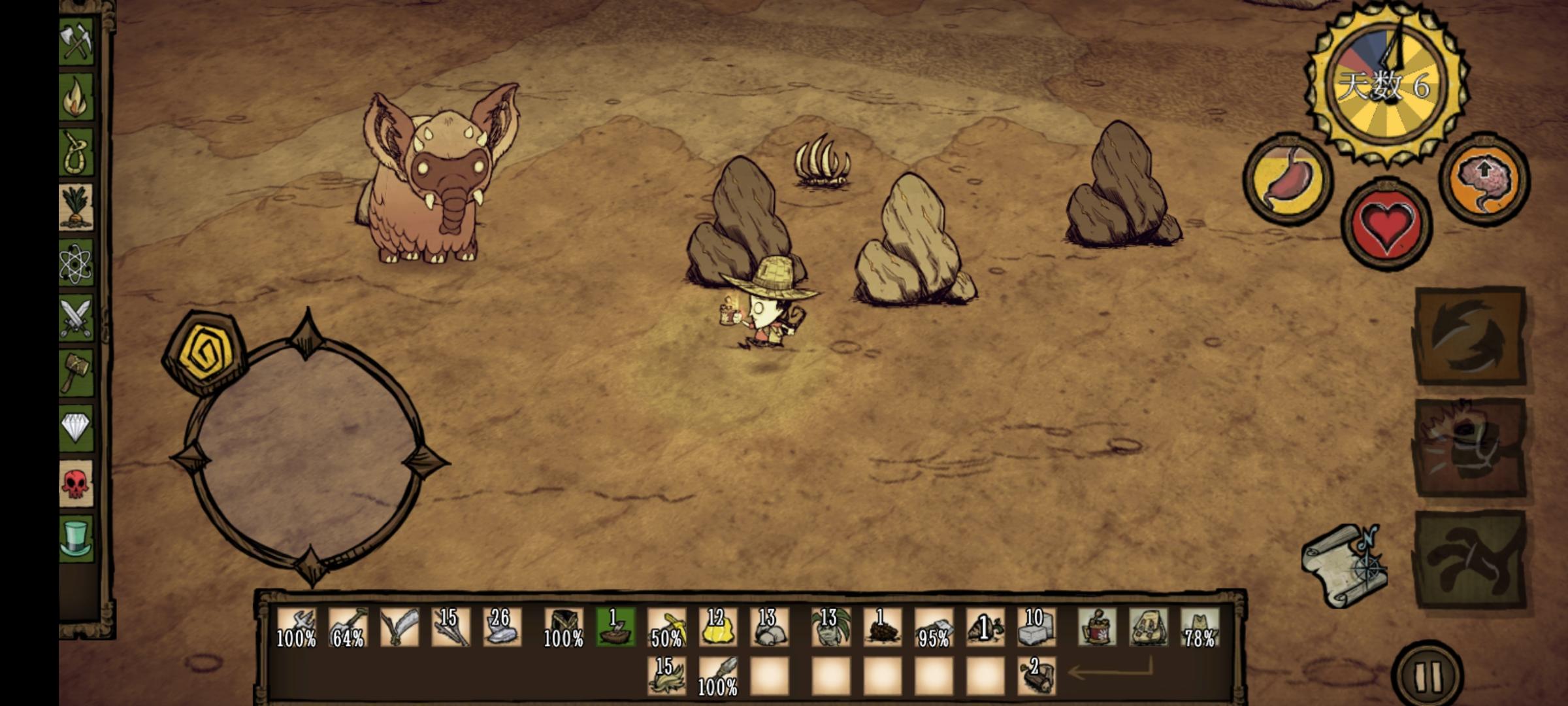Screen dimensions: 1568x706
Task: Select the shovel at 64% durability
Action: point(348,628)
